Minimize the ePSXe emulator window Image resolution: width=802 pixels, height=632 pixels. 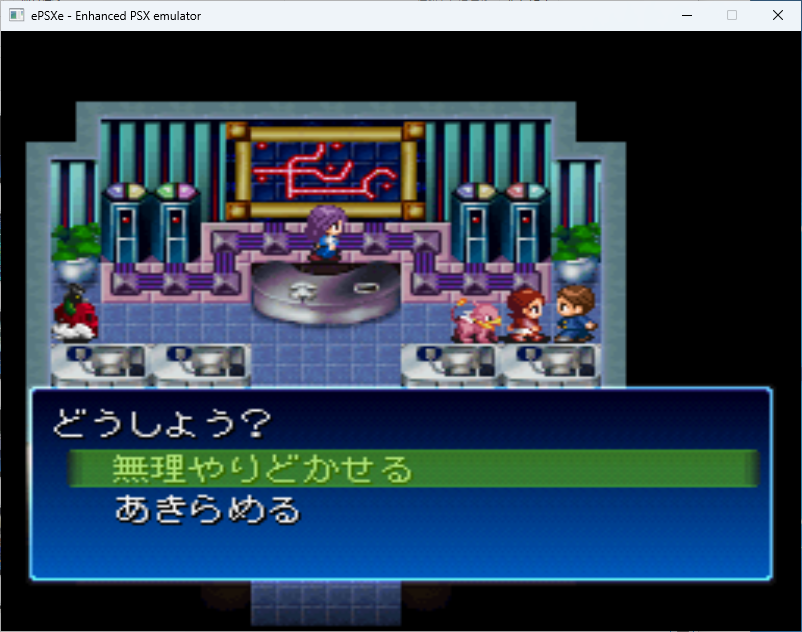[x=687, y=15]
